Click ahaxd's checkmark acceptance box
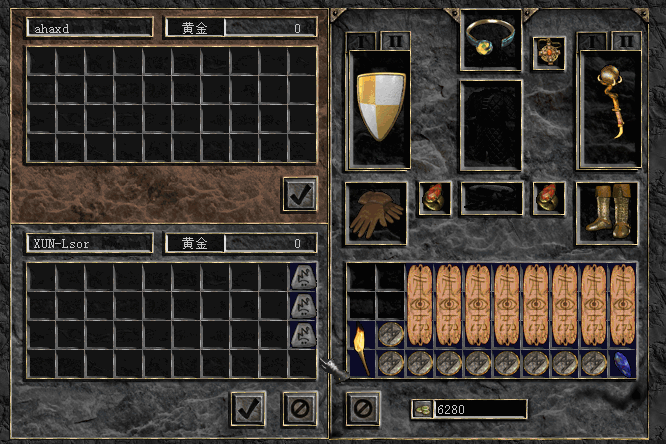This screenshot has height=444, width=666. [299, 194]
